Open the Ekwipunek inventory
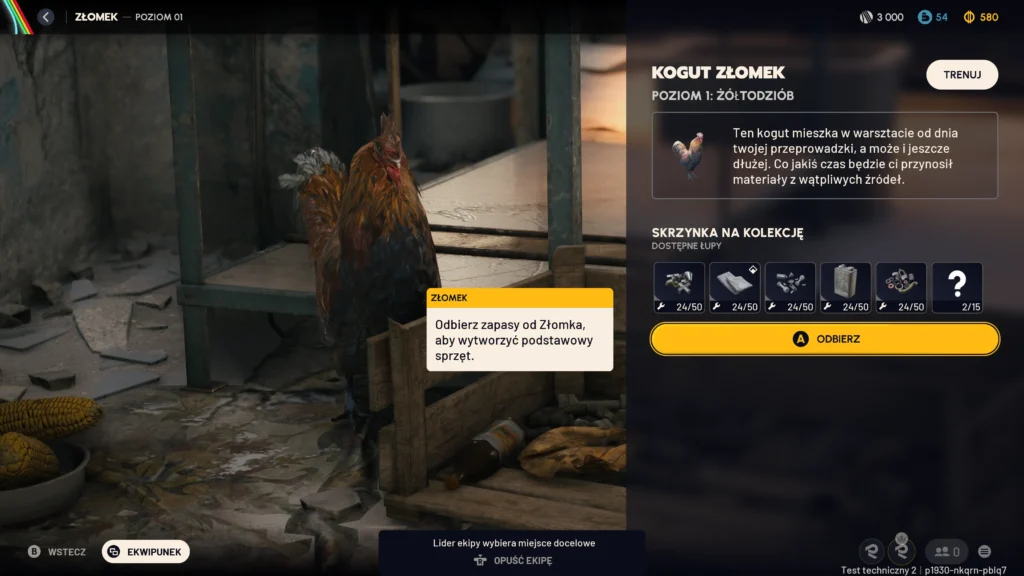 point(146,551)
